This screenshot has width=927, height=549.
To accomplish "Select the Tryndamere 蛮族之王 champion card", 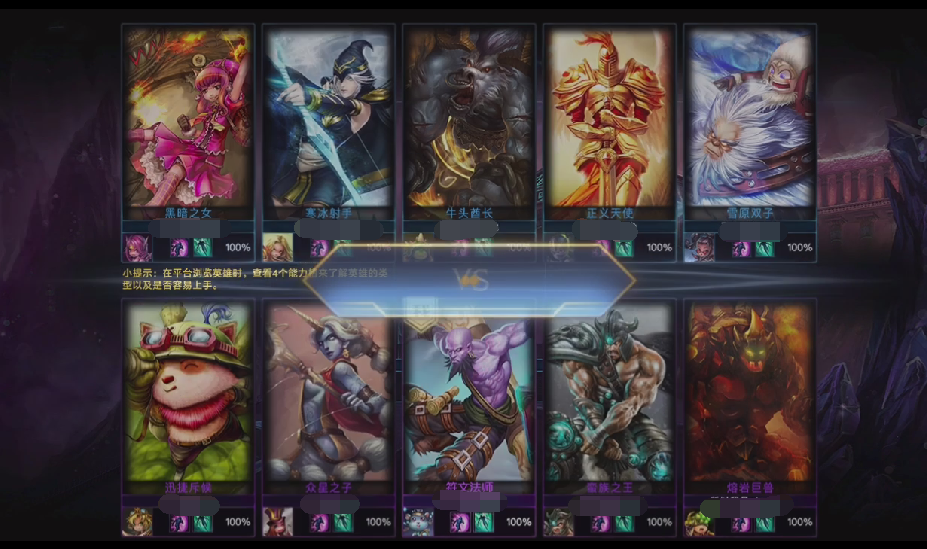I will (x=609, y=393).
